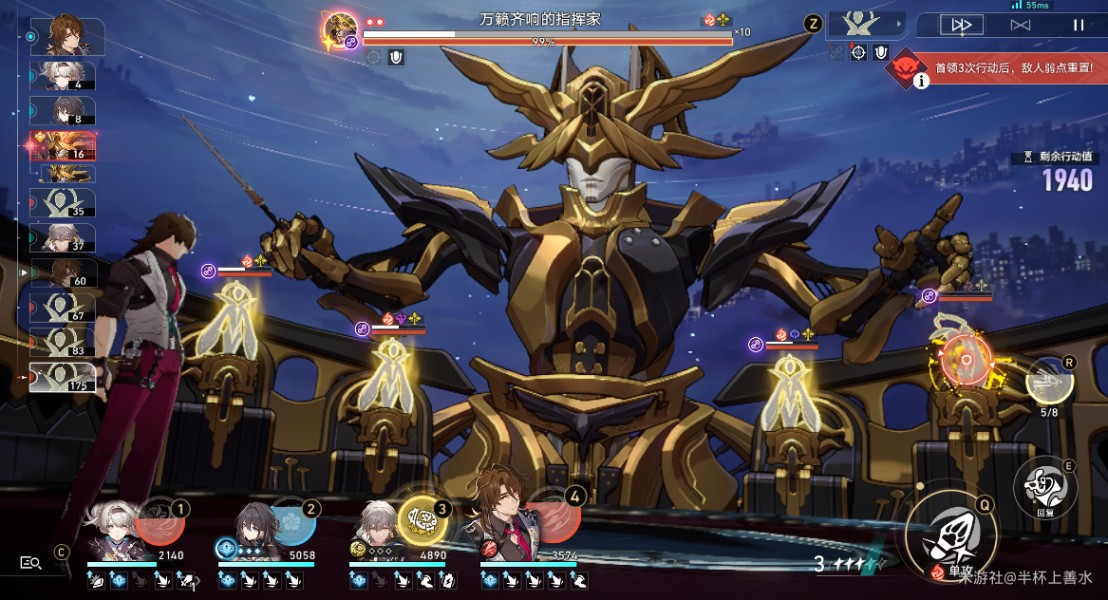Enable auto-battle mode

[1020, 25]
